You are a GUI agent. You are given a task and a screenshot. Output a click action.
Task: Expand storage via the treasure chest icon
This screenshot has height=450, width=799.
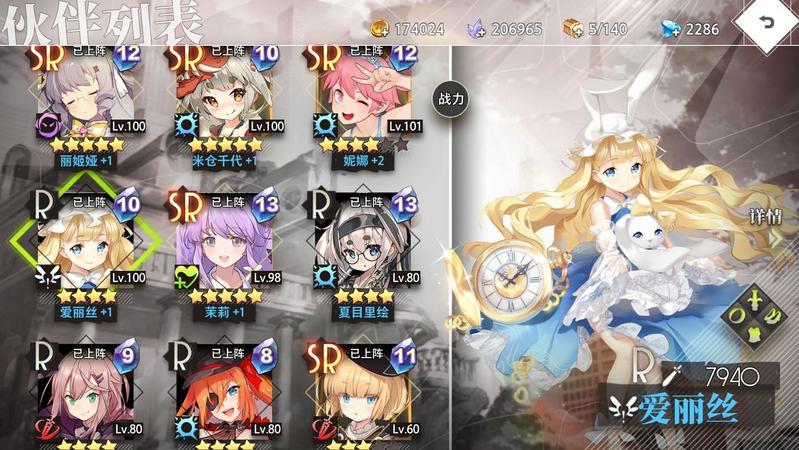(x=573, y=28)
